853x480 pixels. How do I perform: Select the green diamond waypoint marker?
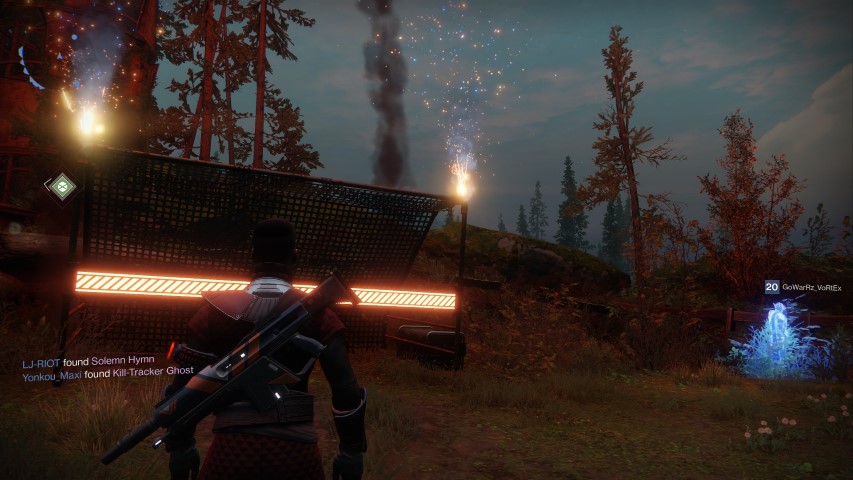click(x=61, y=184)
